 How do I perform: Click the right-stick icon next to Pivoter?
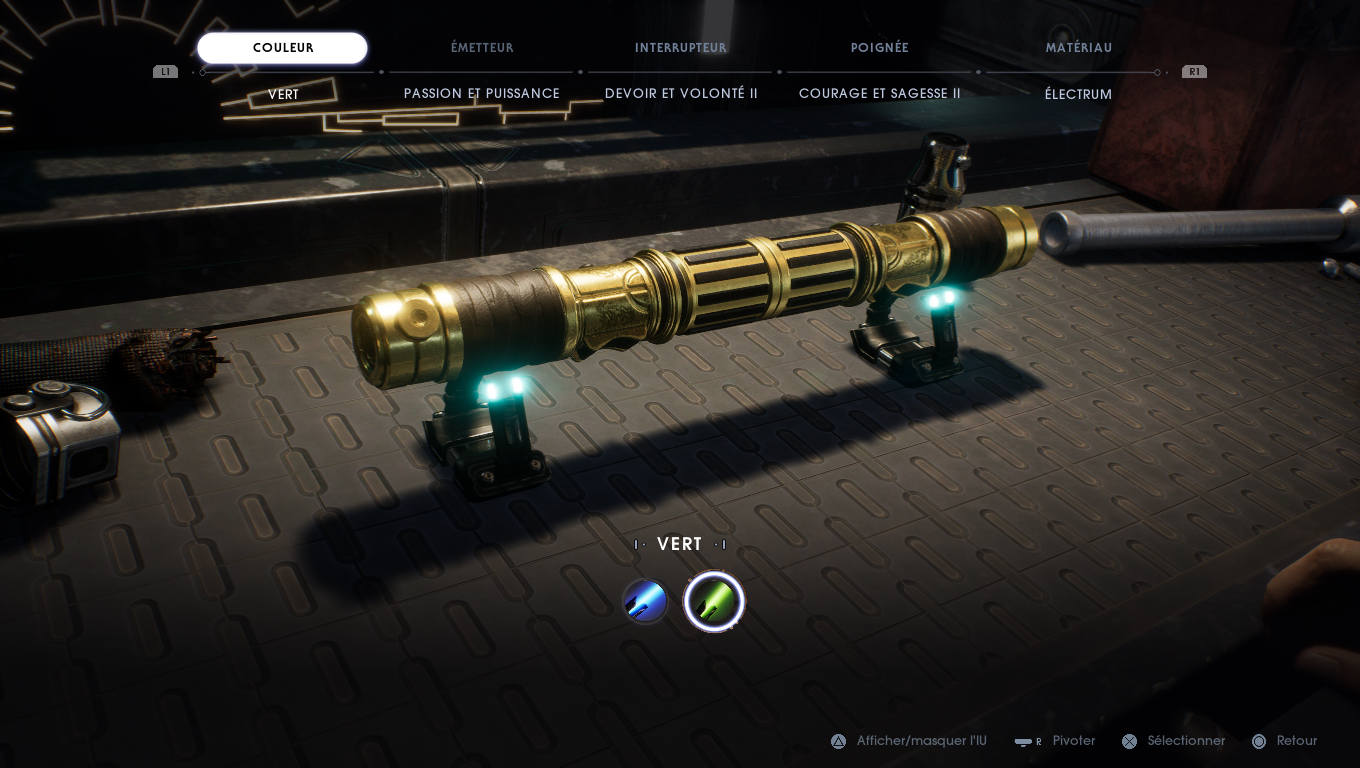coord(1026,741)
